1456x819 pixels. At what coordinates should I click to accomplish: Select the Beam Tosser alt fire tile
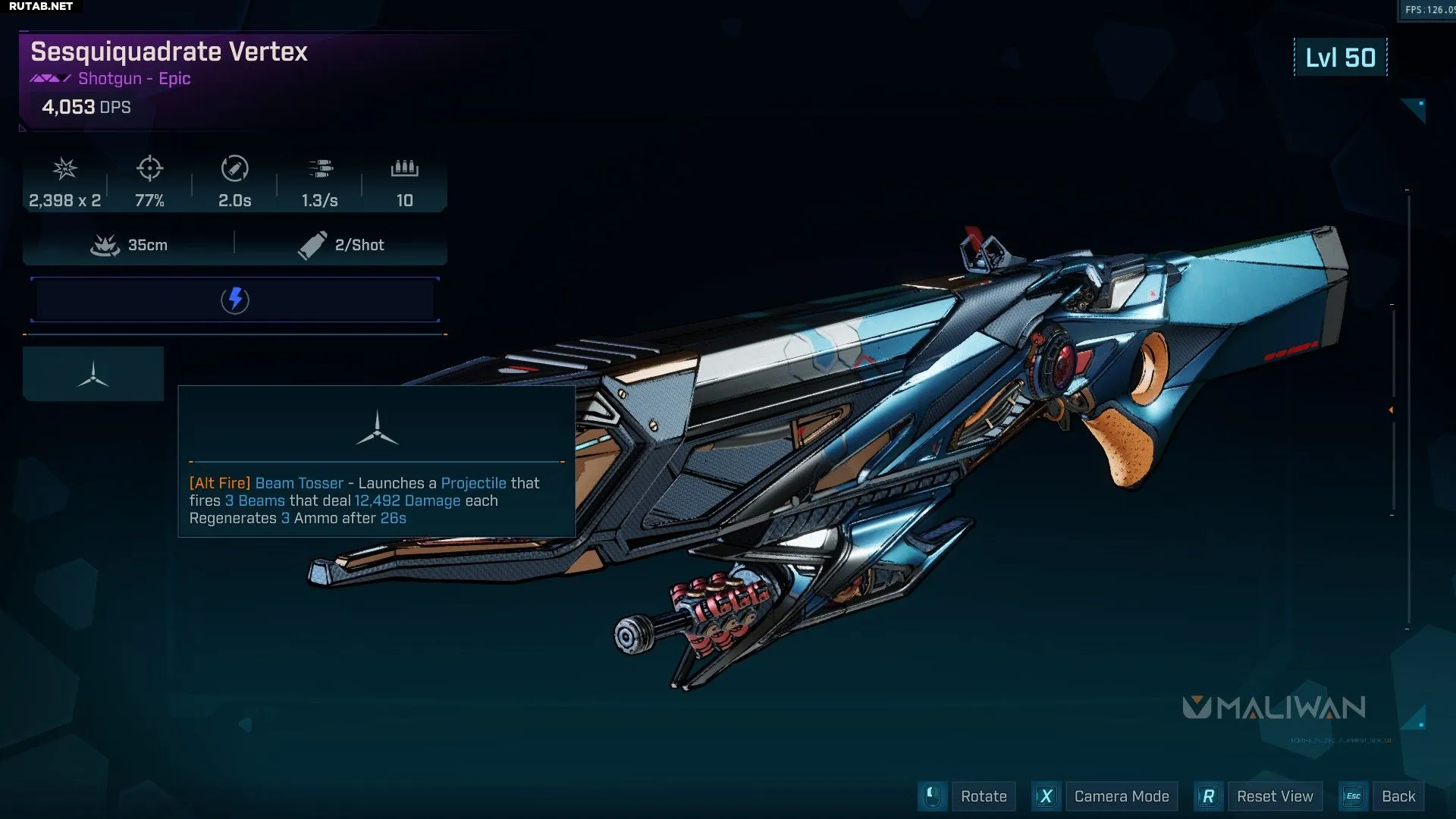point(93,374)
